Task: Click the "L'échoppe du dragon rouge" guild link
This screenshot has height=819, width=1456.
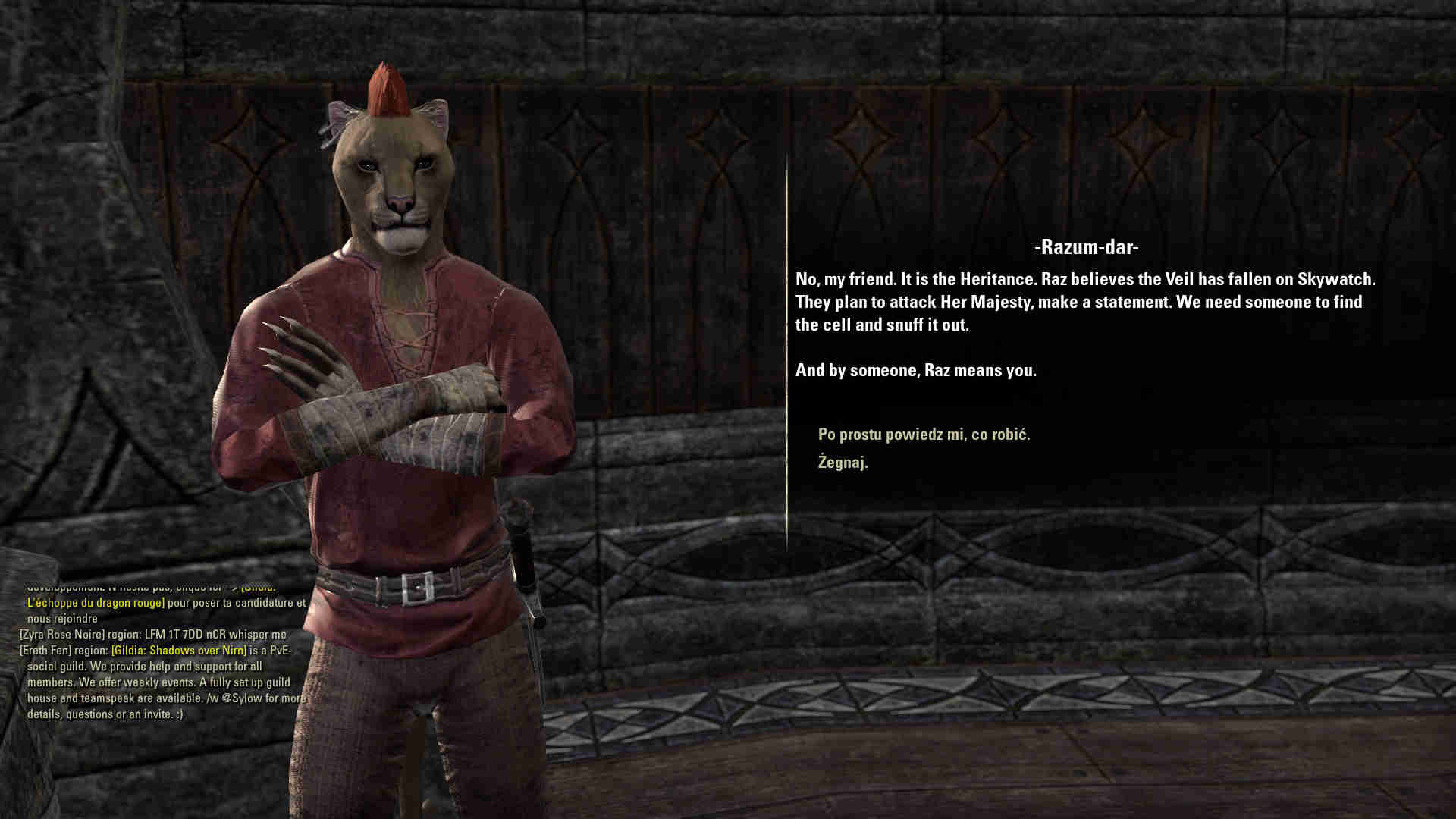Action: (x=96, y=603)
